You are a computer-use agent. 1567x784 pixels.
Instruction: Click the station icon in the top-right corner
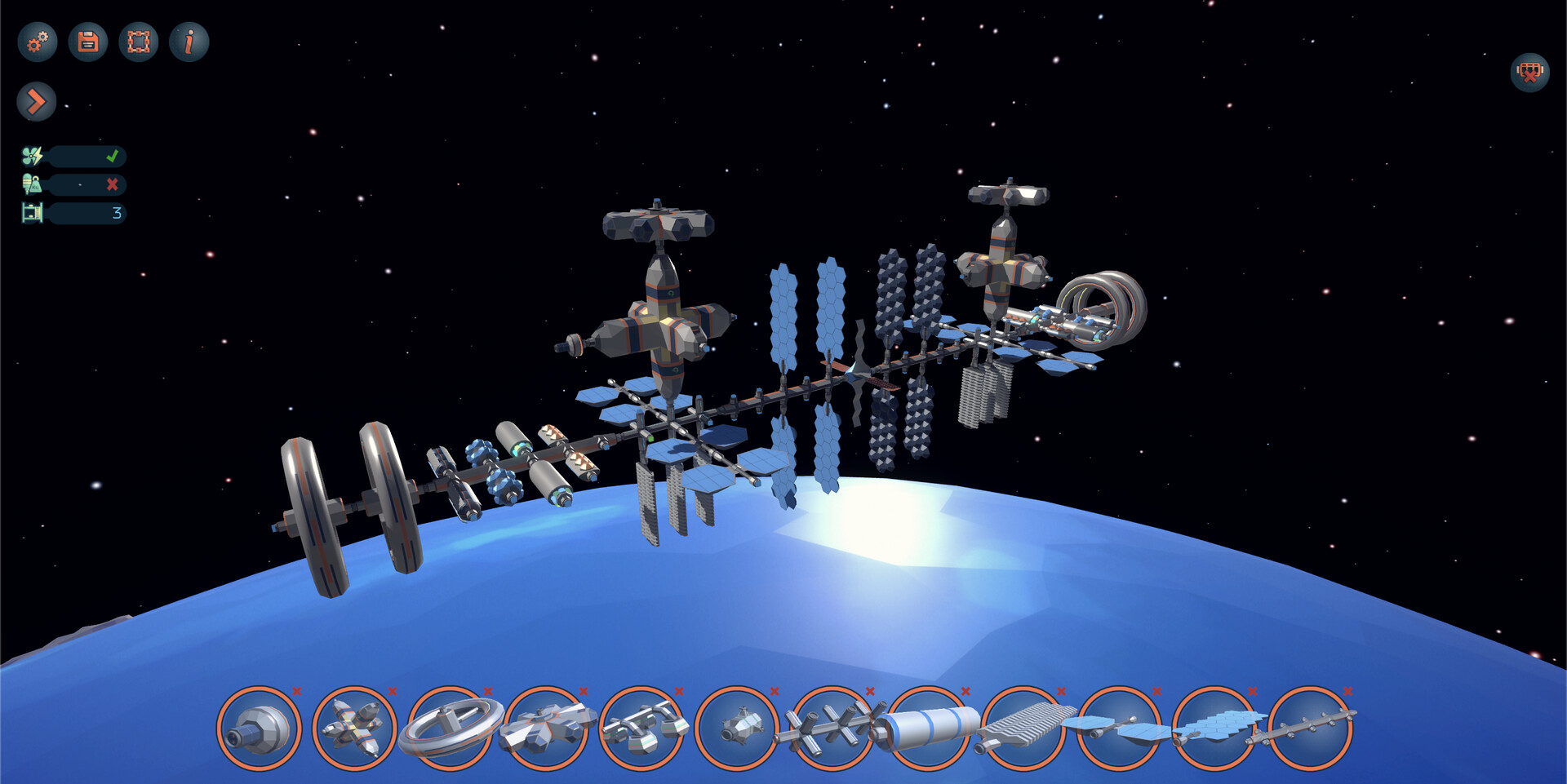(1529, 73)
